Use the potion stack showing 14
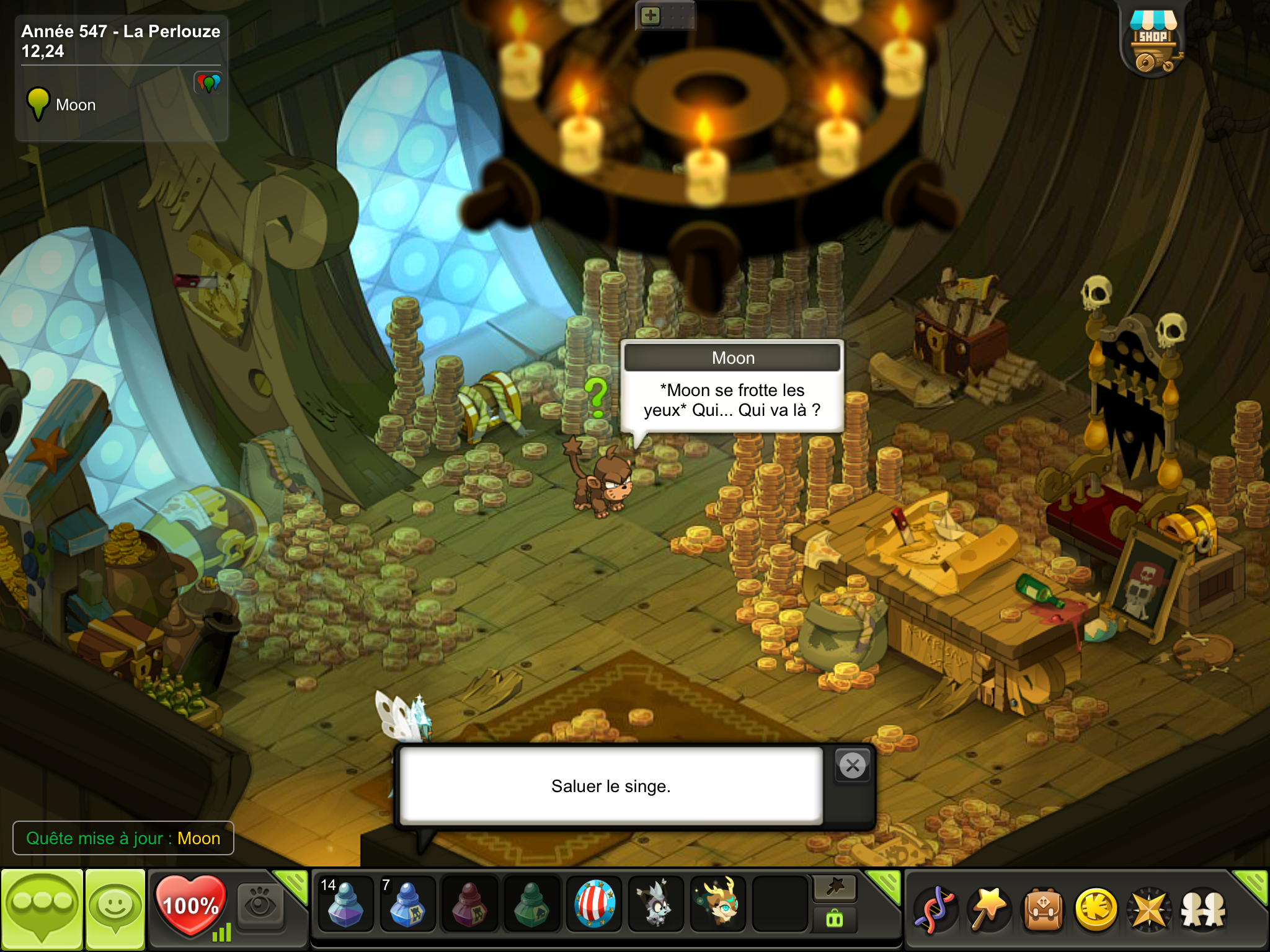This screenshot has height=952, width=1270. [345, 905]
